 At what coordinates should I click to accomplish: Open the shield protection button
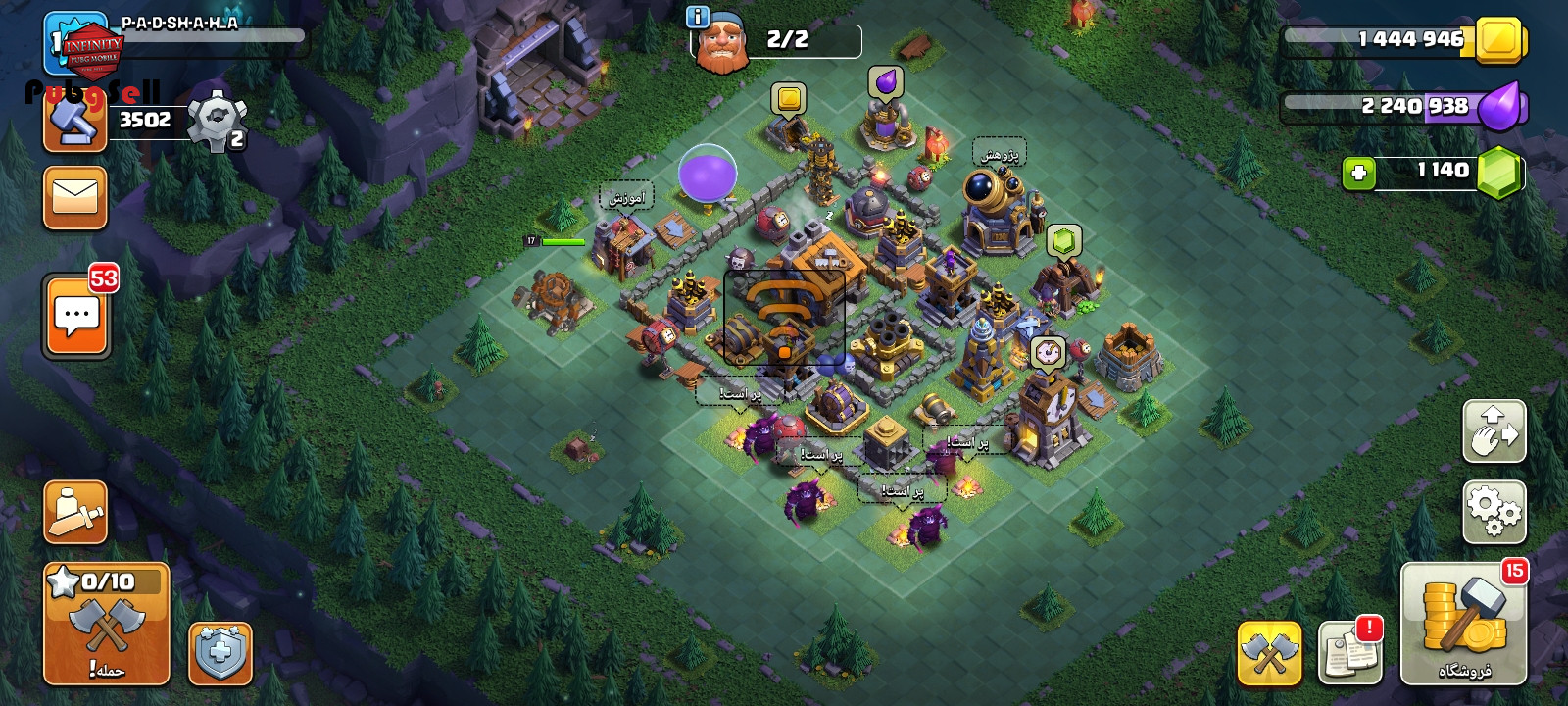tap(220, 652)
